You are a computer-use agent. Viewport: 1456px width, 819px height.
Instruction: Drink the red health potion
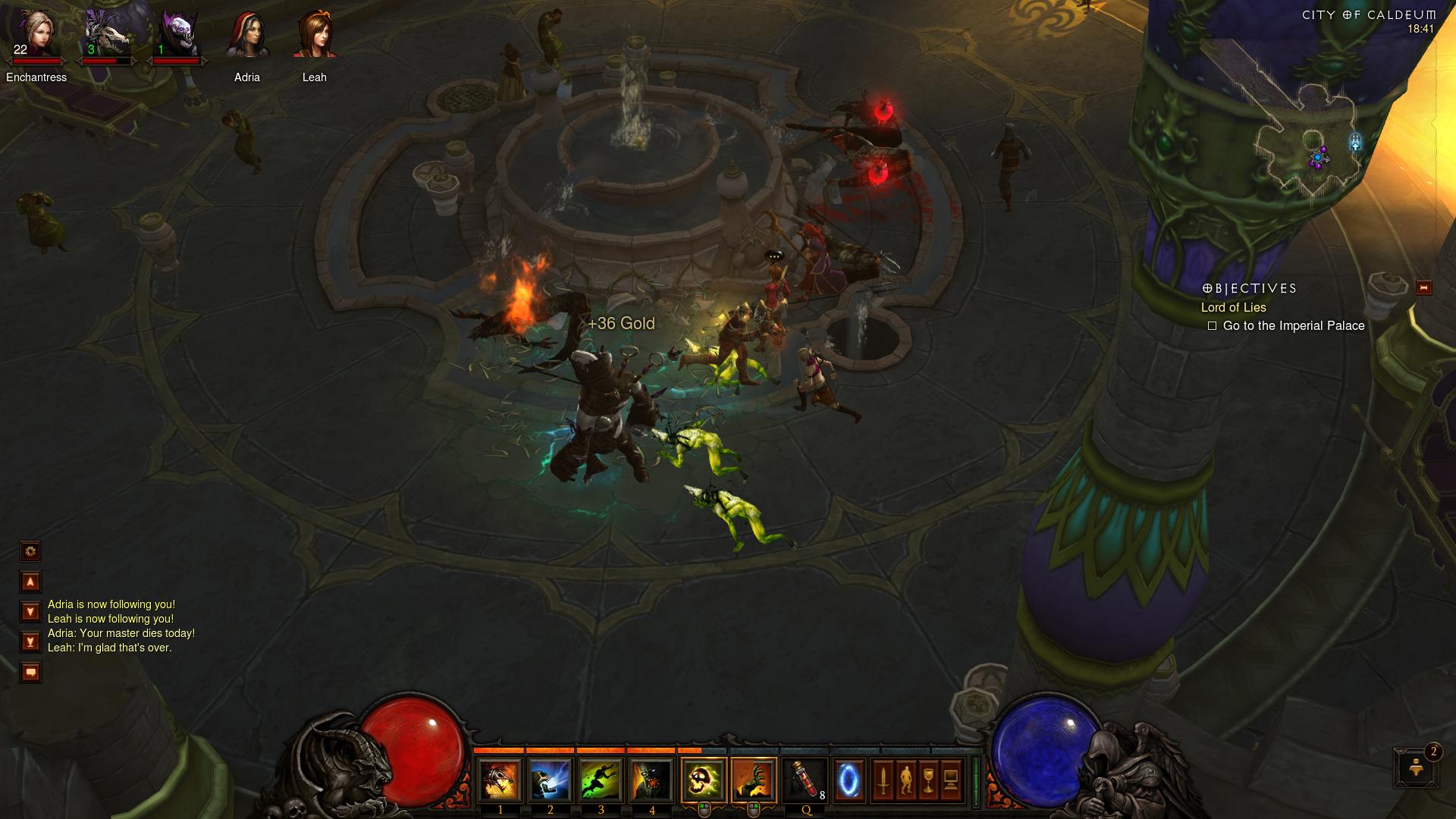pos(805,780)
